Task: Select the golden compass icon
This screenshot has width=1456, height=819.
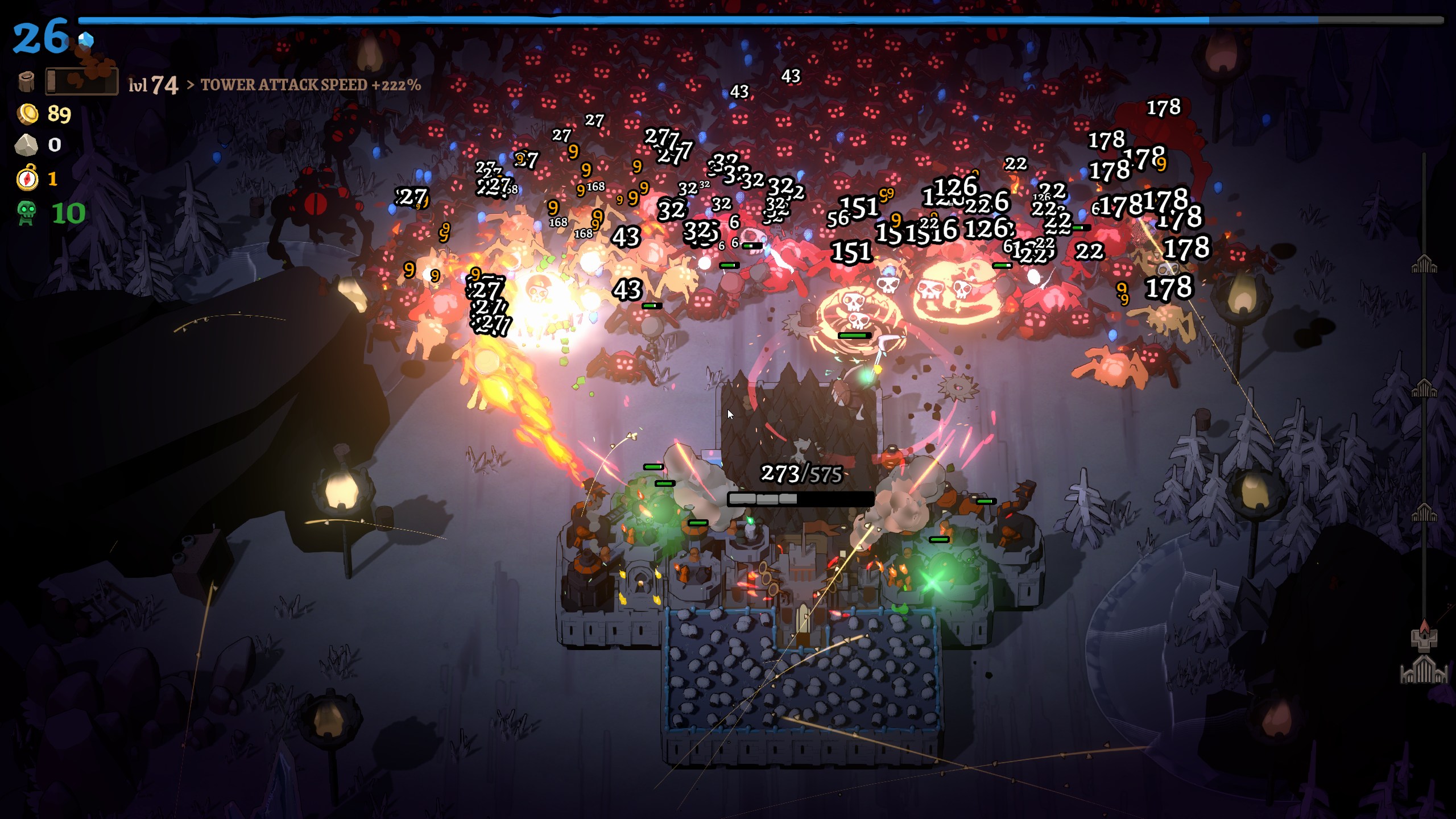Action: tap(27, 179)
